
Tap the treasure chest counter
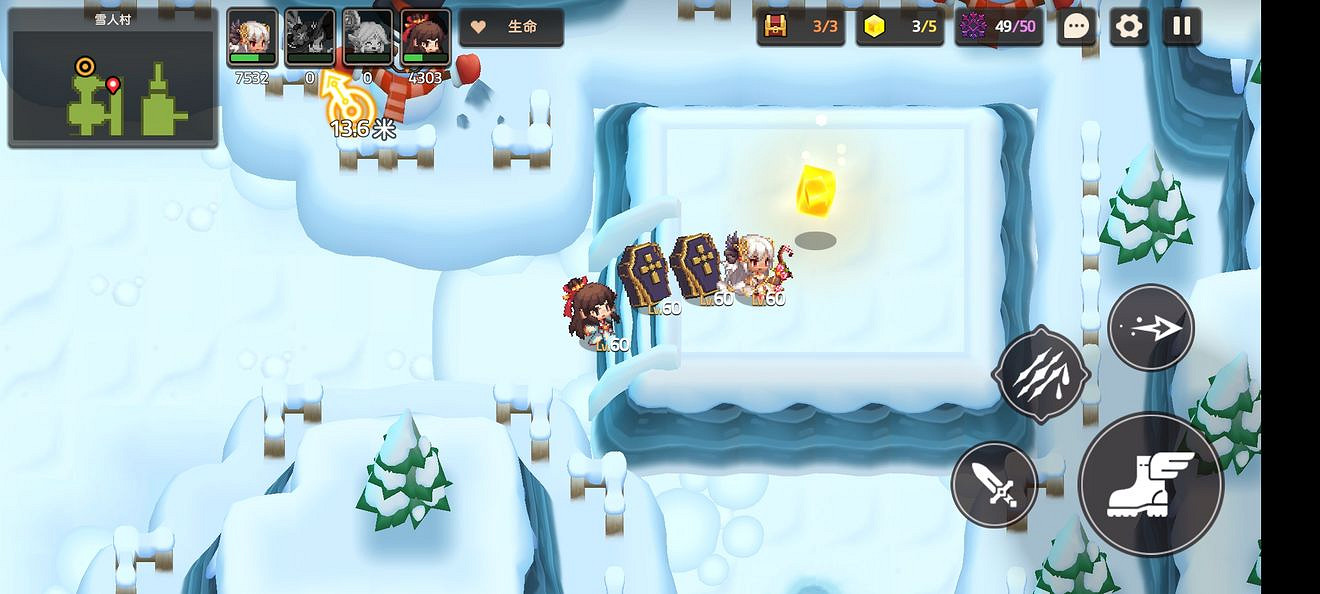pyautogui.click(x=800, y=27)
